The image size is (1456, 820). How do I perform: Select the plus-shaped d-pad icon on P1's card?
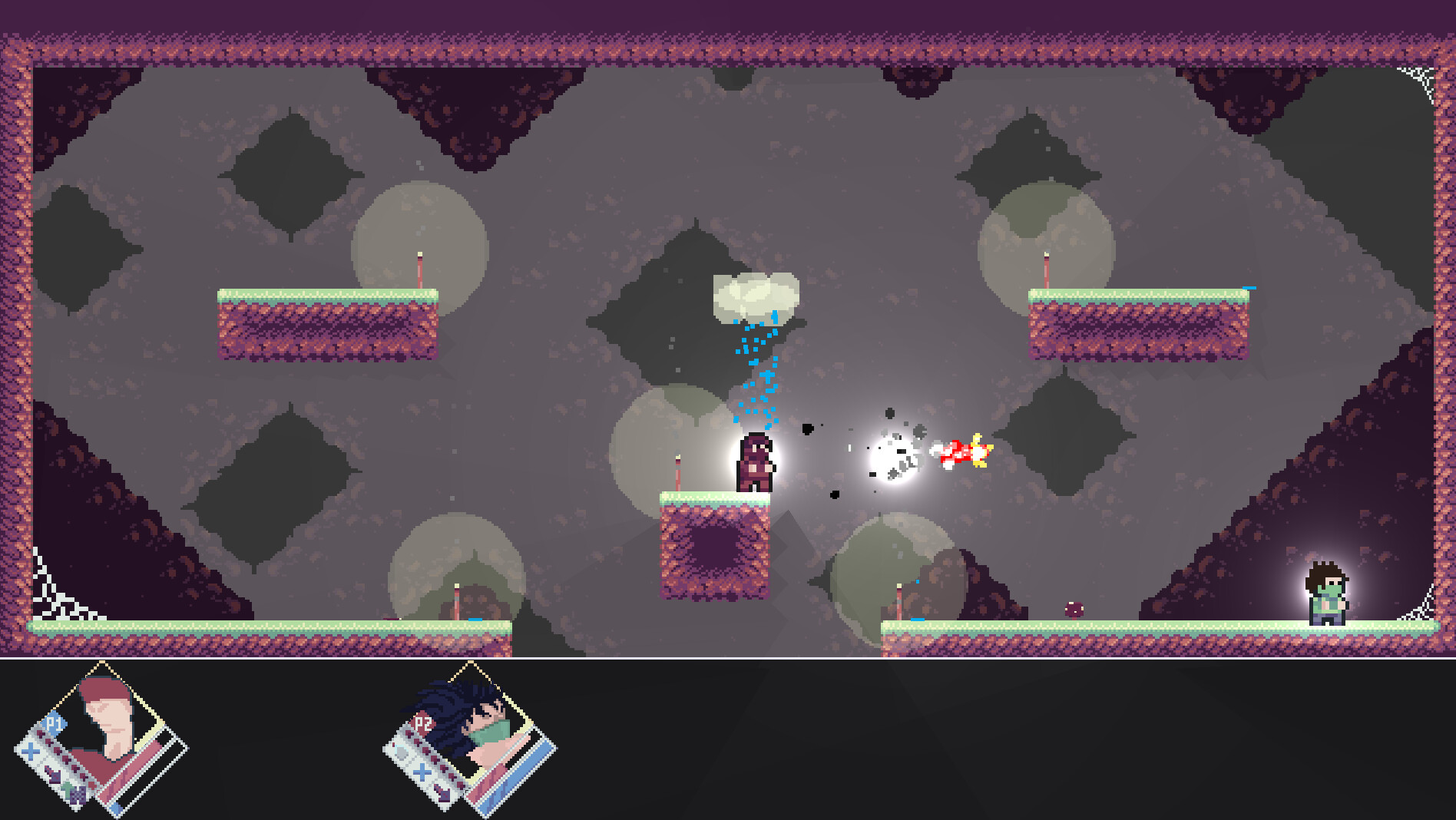point(29,751)
